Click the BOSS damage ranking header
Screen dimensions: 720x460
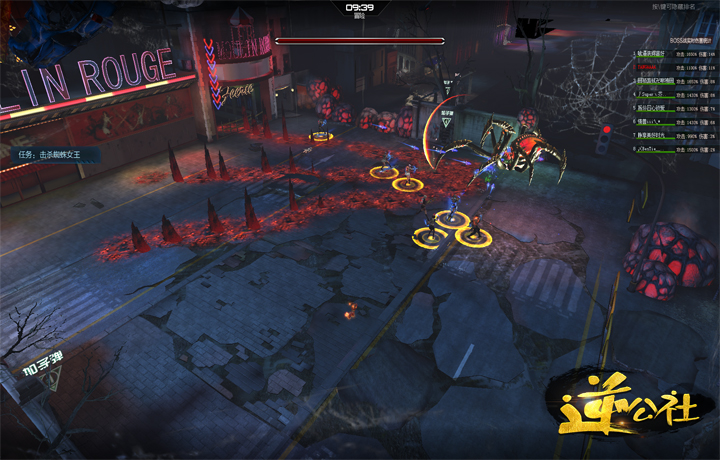click(x=691, y=40)
